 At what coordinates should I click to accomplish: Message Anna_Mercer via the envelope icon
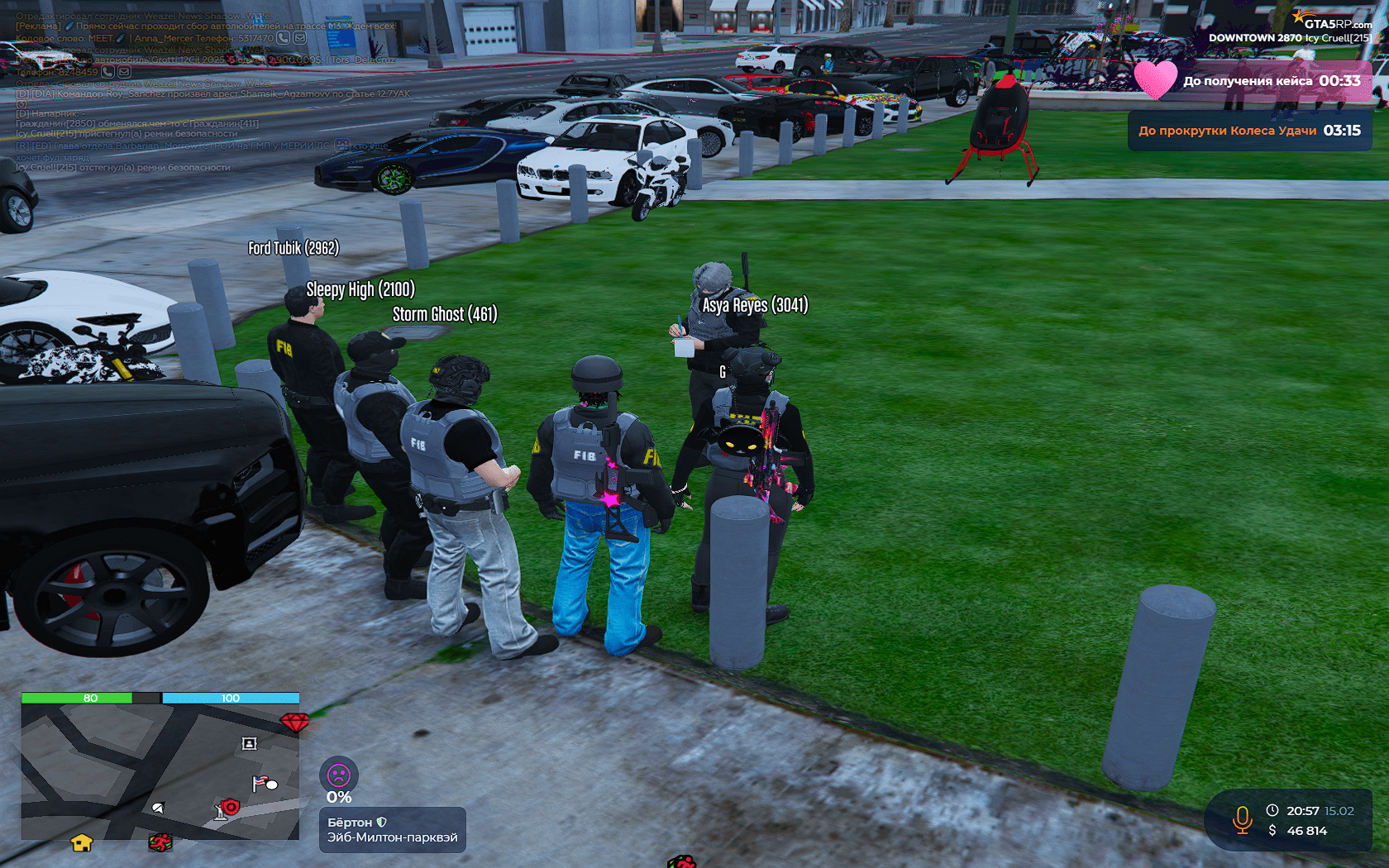point(299,38)
